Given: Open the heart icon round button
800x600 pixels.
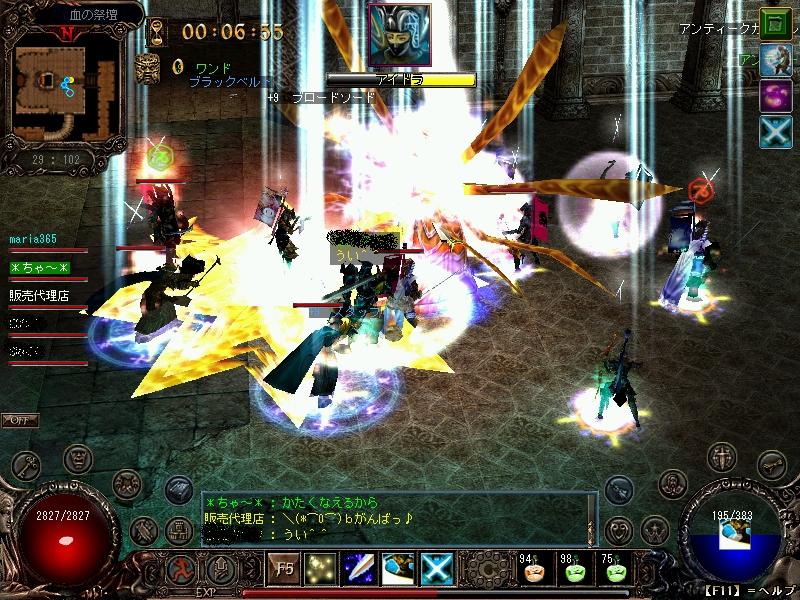Looking at the screenshot, I should point(620,529).
